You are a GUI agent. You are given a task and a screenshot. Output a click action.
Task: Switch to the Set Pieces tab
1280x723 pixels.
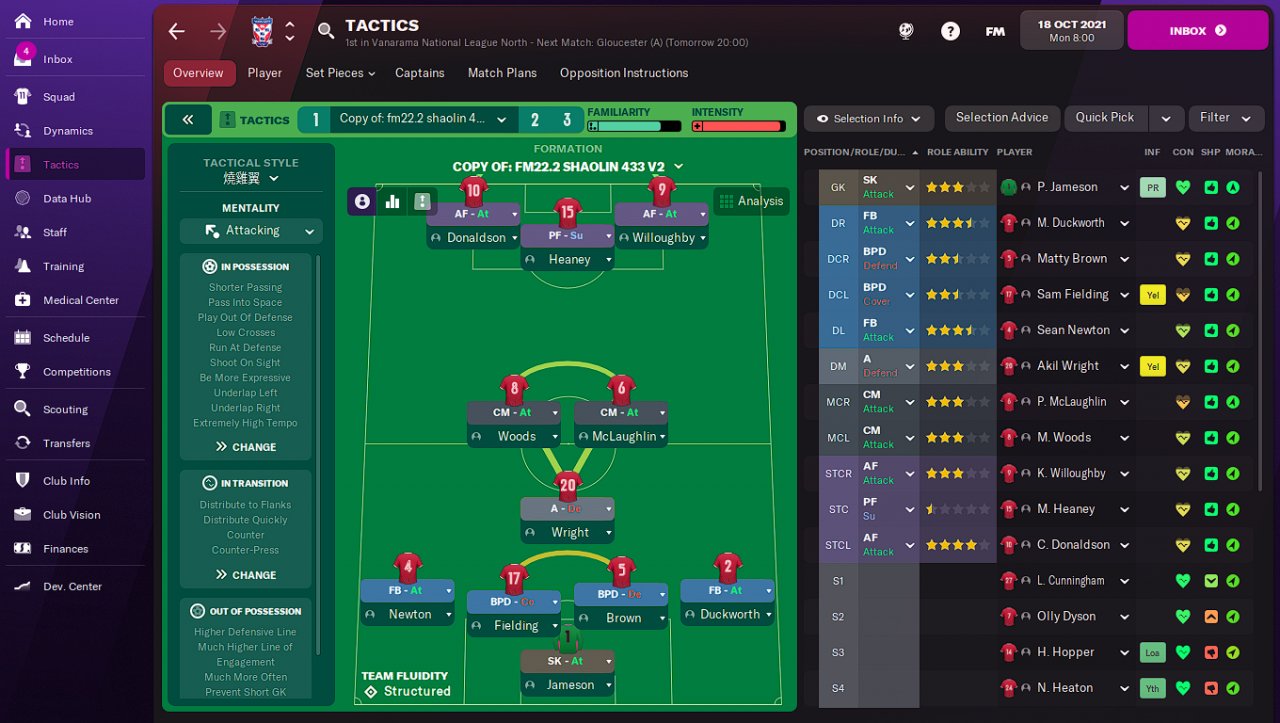click(340, 73)
